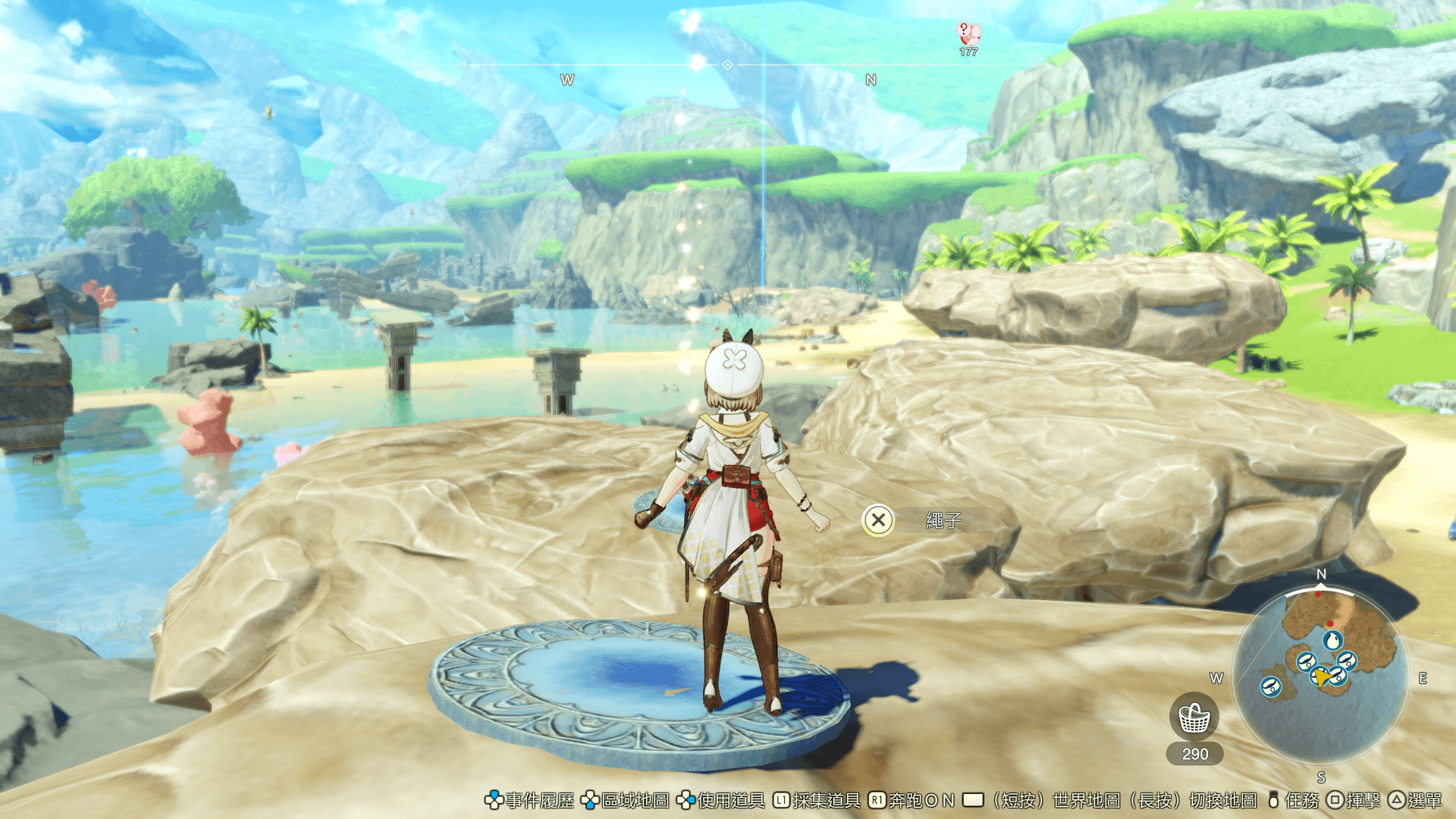The image size is (1456, 819).
Task: Open the circular minimap
Action: (x=1320, y=675)
